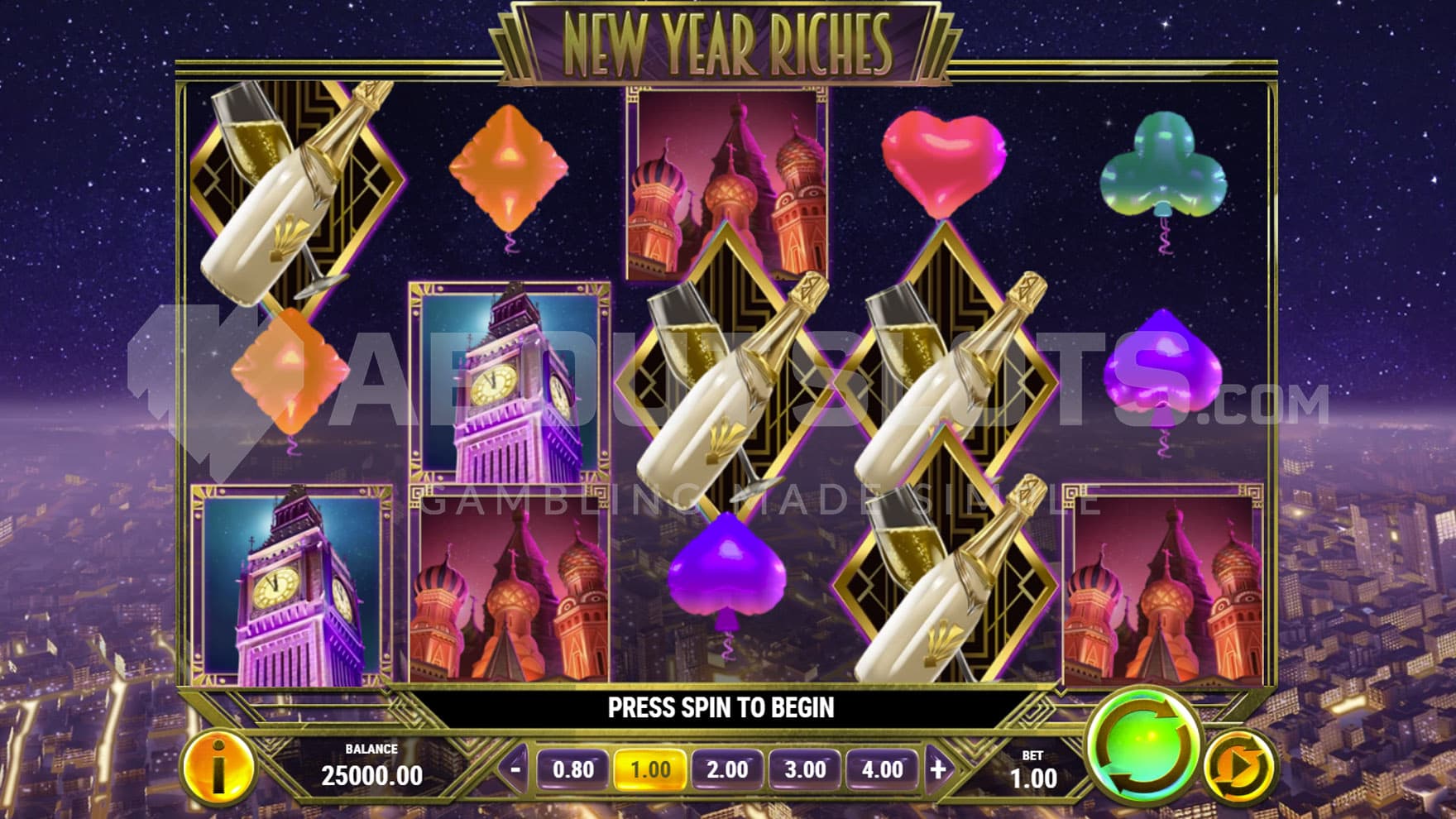
Task: Set the bet to 3.00
Action: pyautogui.click(x=805, y=770)
